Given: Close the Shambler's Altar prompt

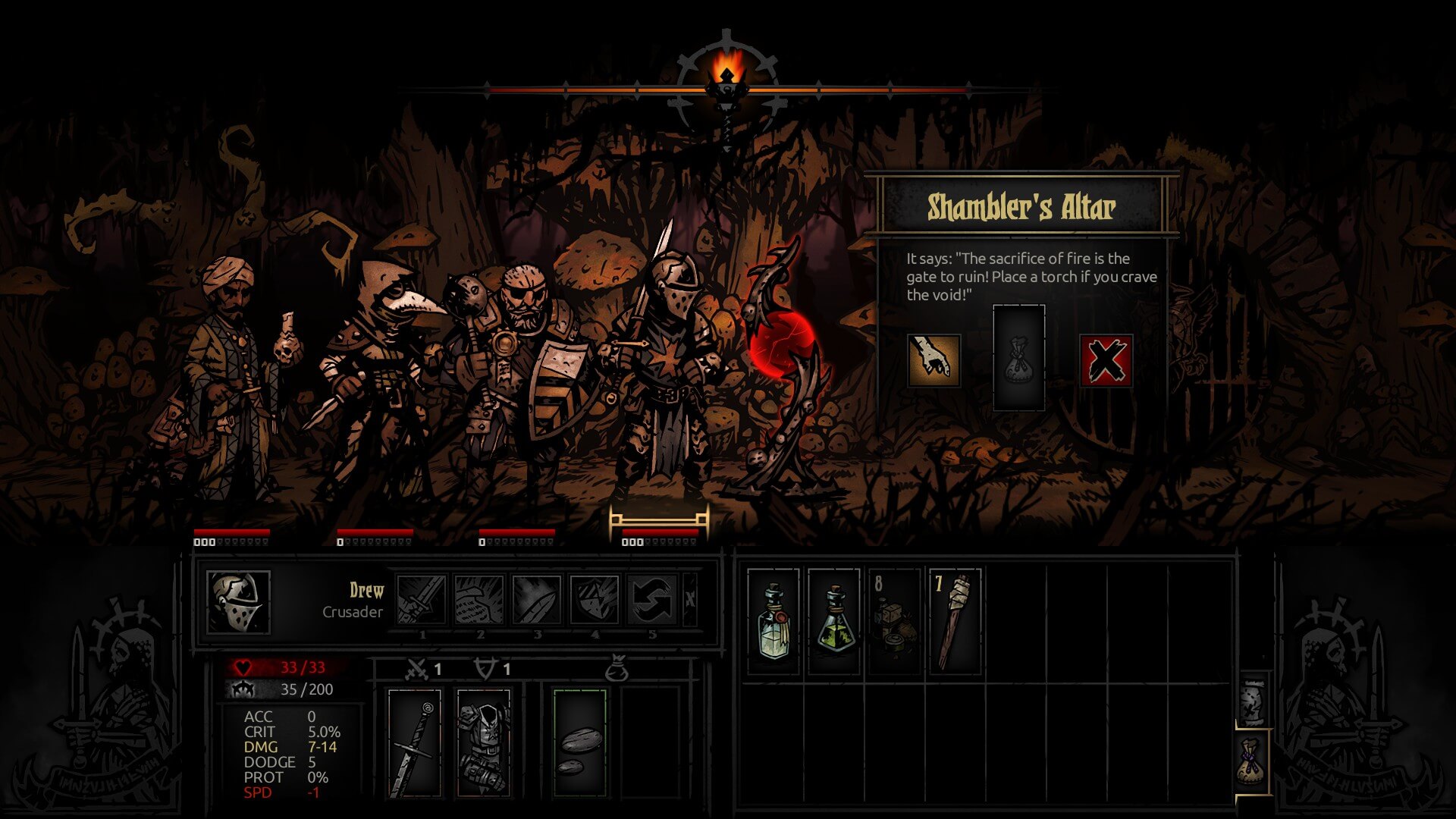Looking at the screenshot, I should pyautogui.click(x=1106, y=360).
